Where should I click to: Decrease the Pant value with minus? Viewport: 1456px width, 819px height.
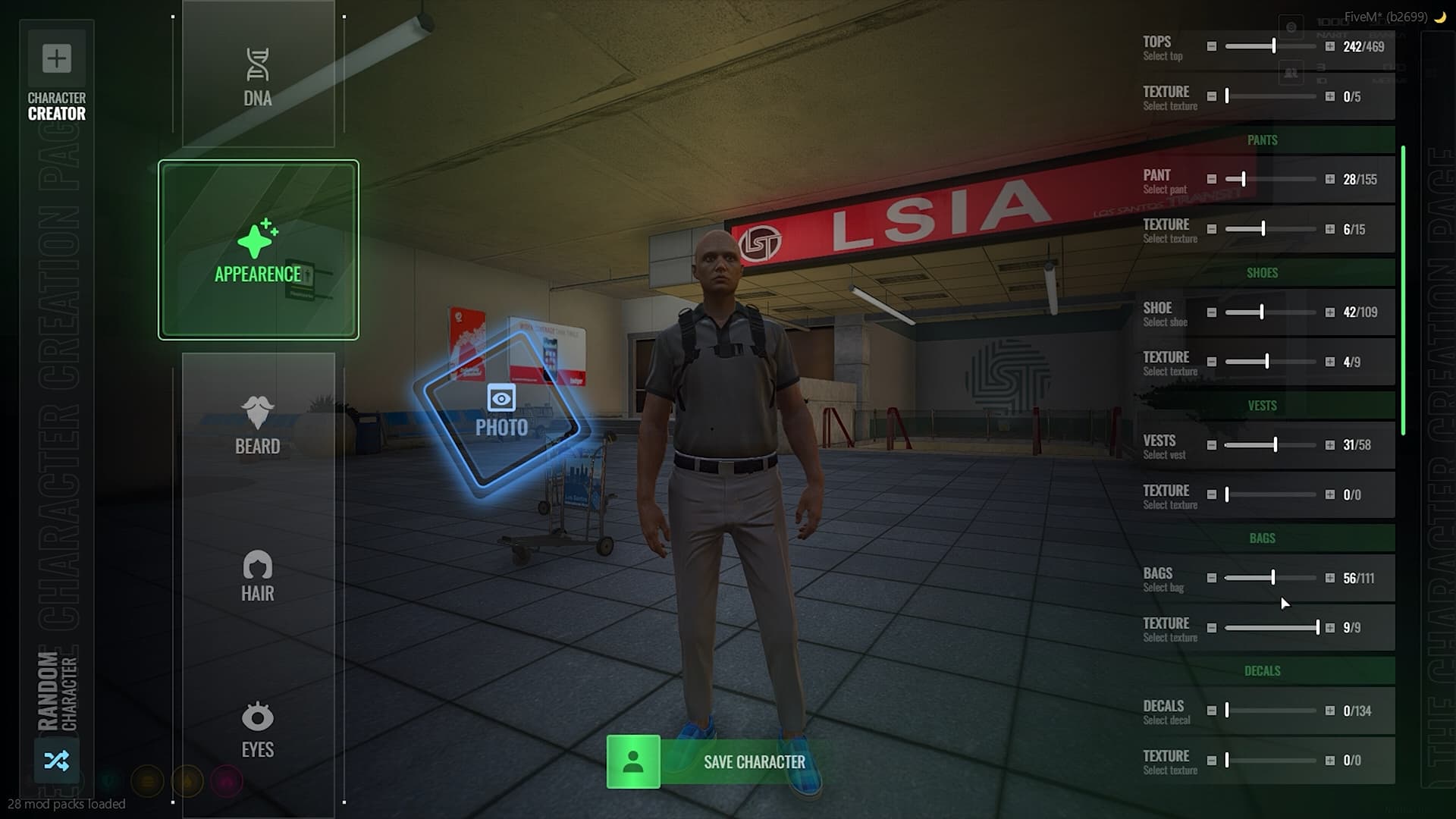point(1212,180)
